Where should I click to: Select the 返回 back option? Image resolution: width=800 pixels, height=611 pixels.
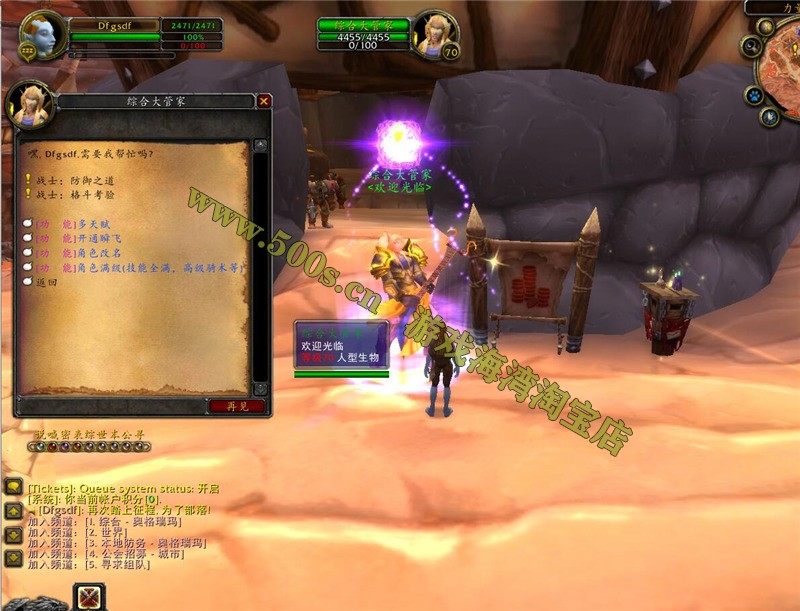tap(47, 283)
